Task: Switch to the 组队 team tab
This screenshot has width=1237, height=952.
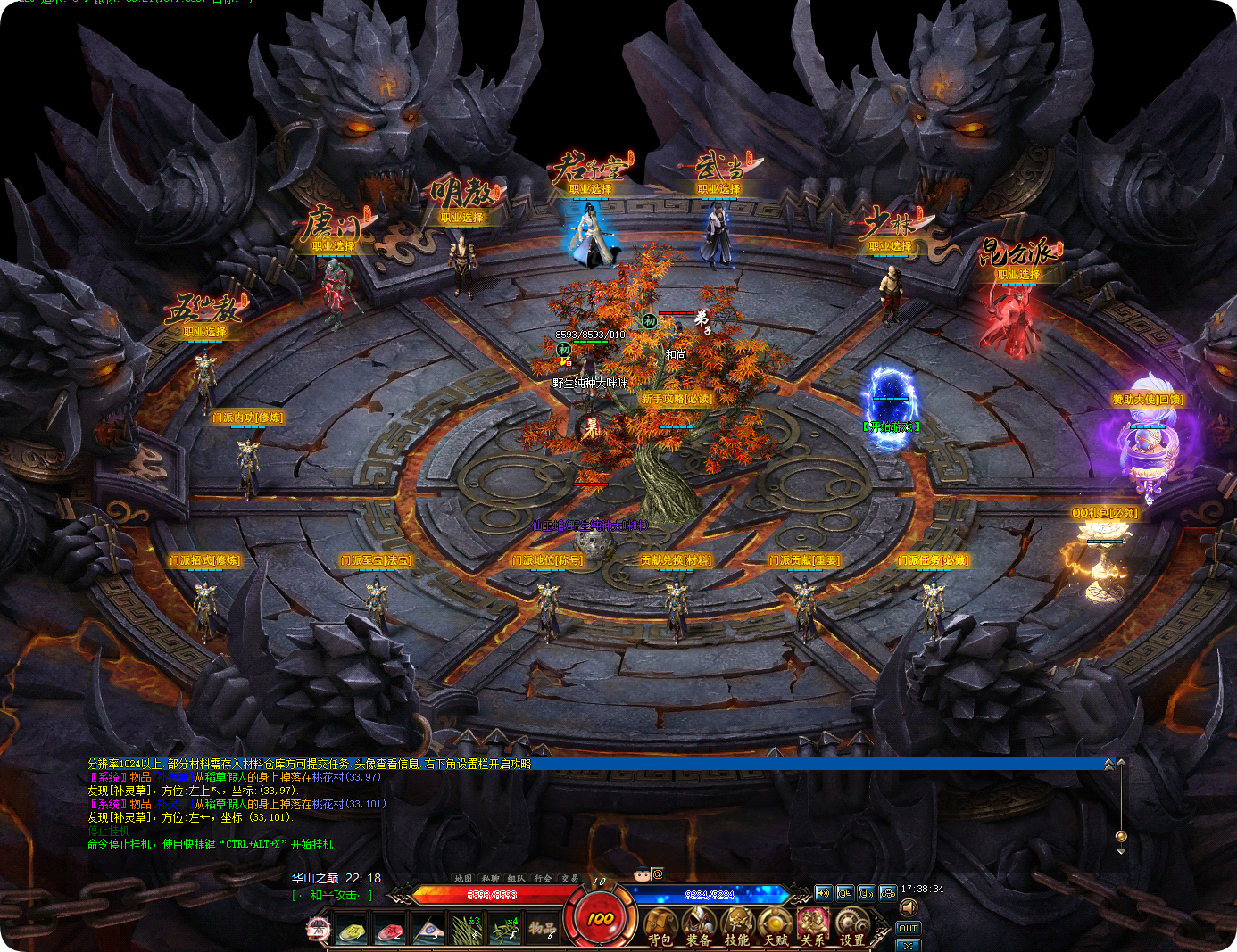Action: coord(516,879)
